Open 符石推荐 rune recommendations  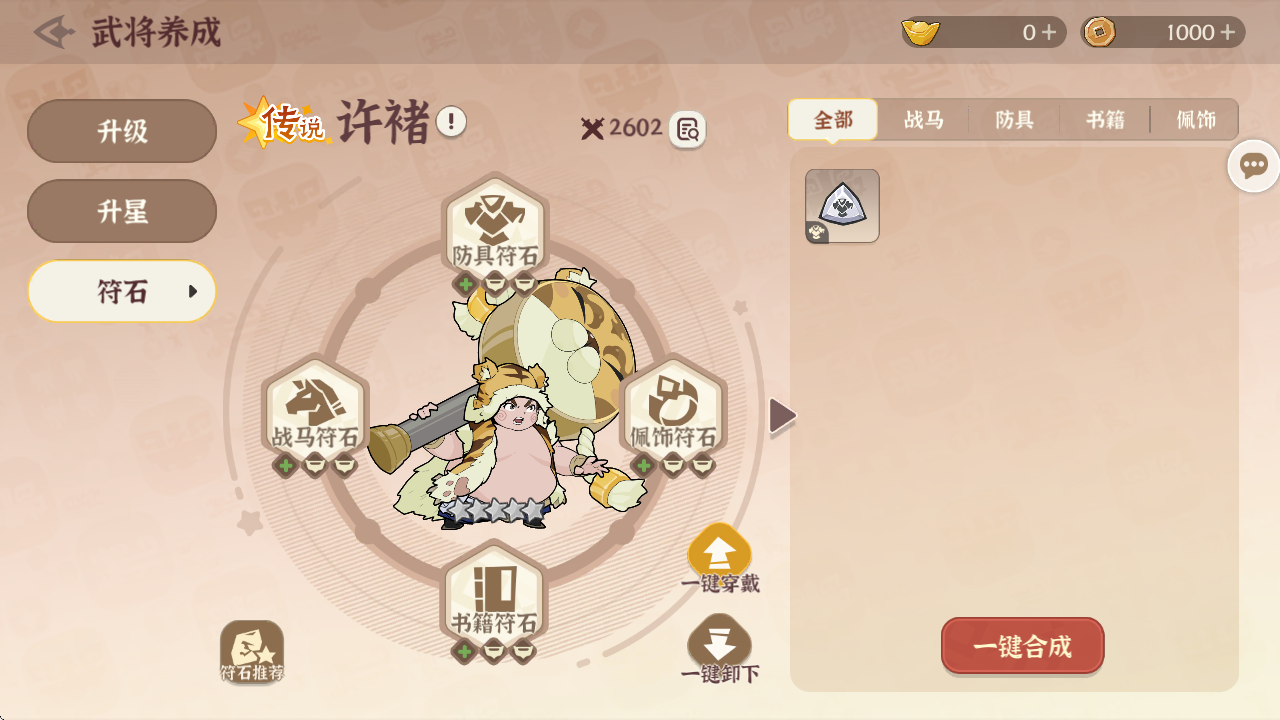coord(252,652)
